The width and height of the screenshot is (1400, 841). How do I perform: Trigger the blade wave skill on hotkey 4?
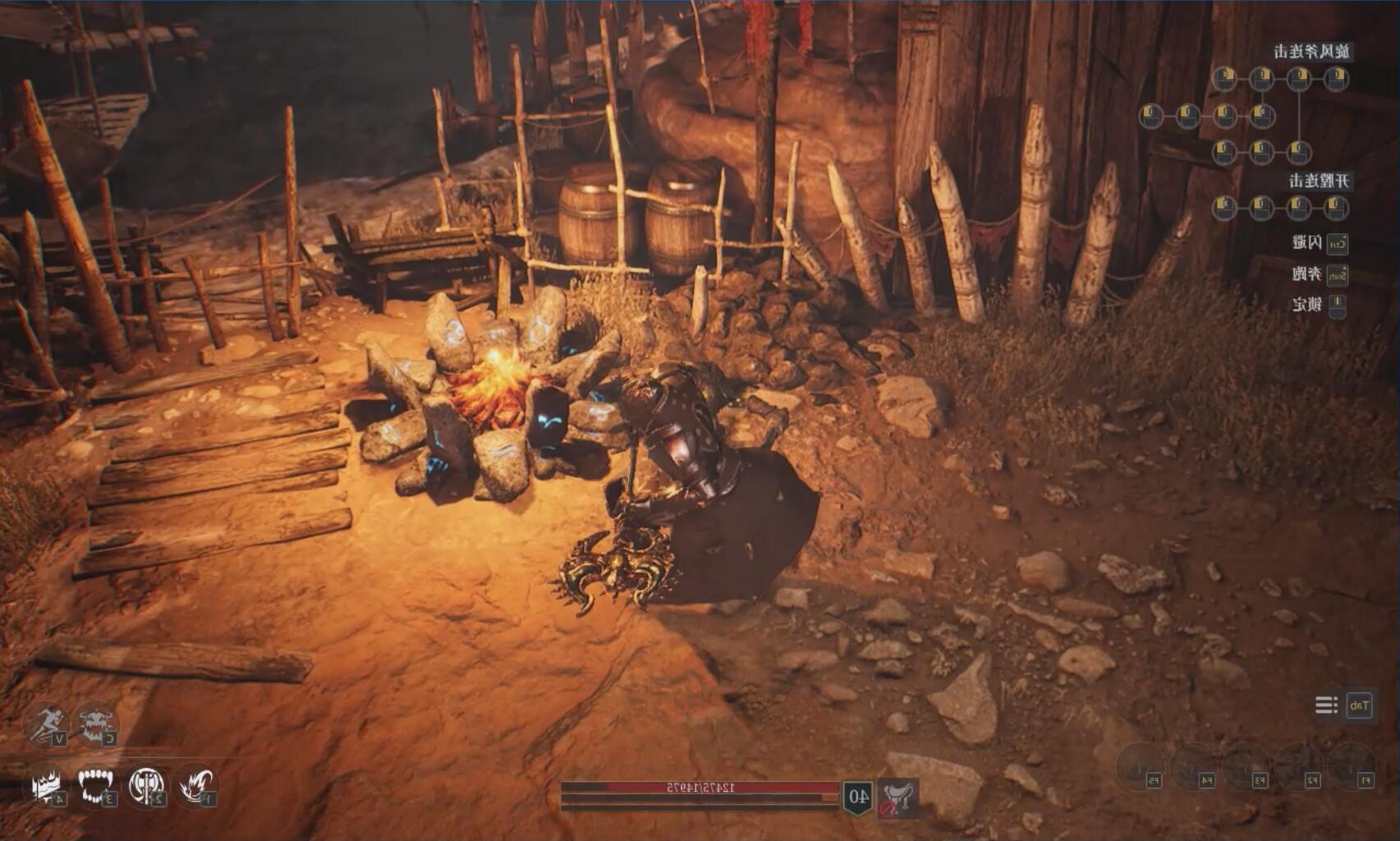tap(45, 785)
